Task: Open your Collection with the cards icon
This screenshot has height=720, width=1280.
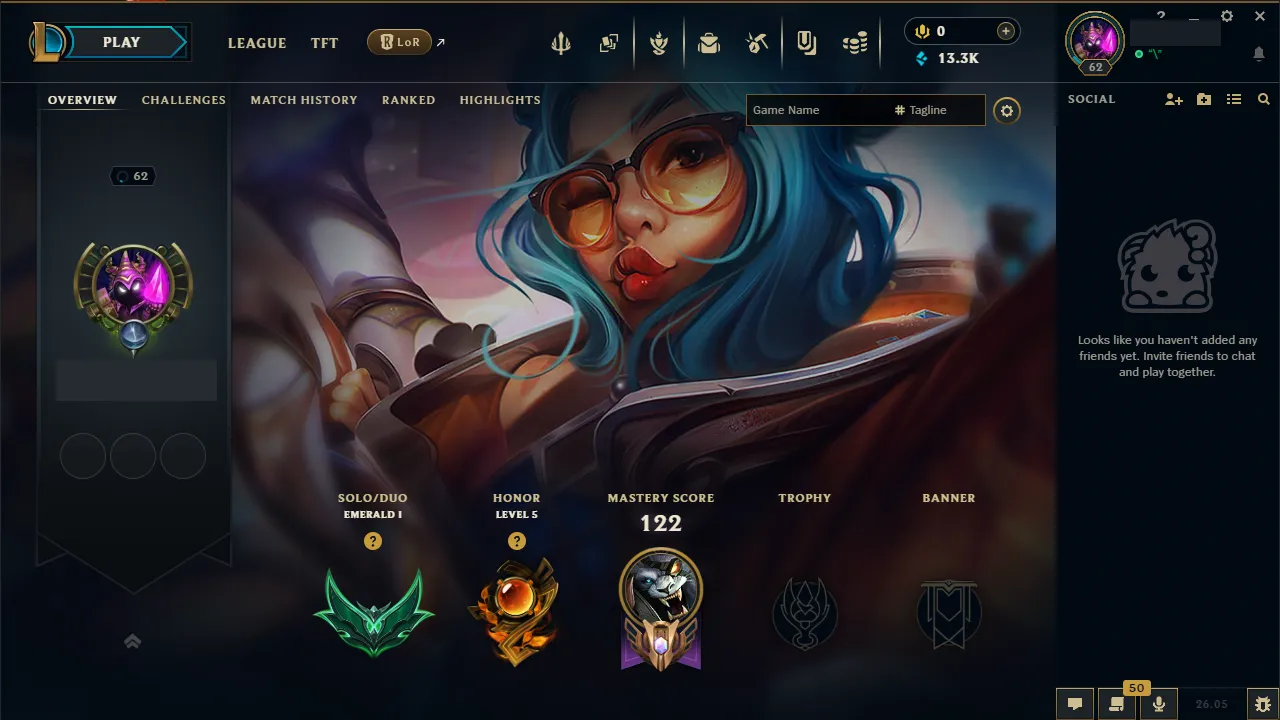Action: tap(610, 43)
